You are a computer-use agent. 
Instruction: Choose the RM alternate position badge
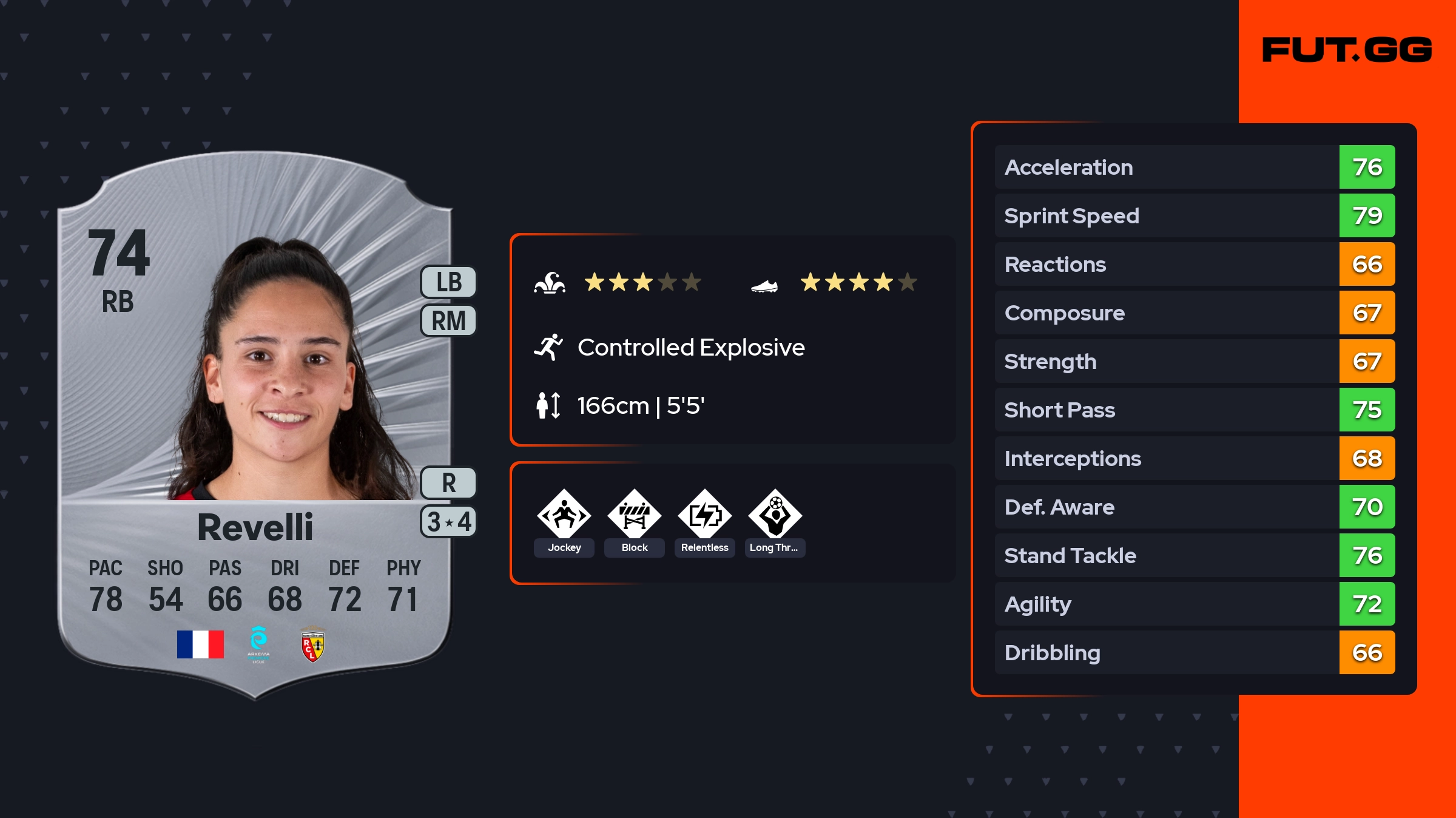coord(449,320)
